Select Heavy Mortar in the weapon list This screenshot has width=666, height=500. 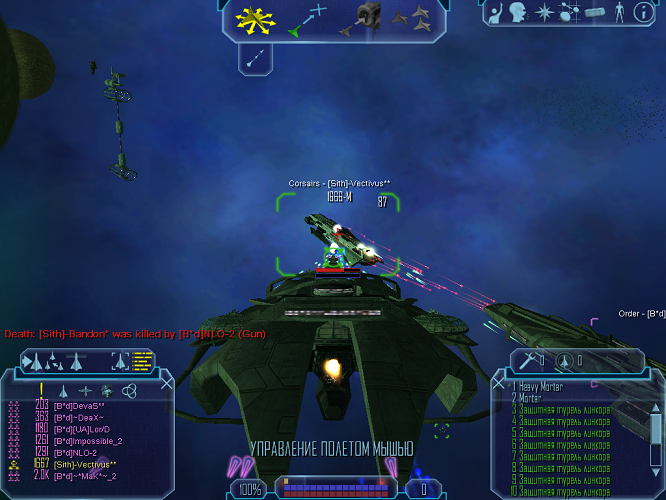click(547, 386)
